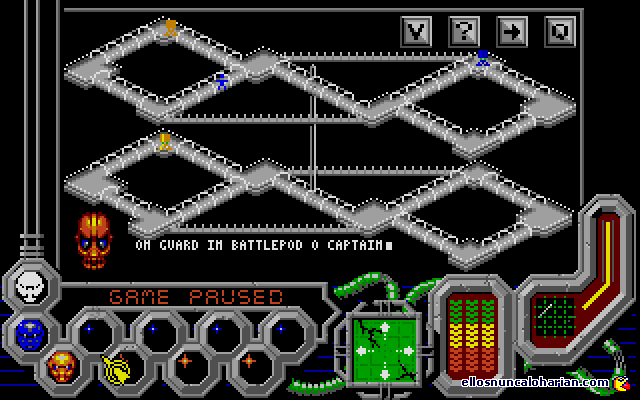Select the white skull icon
The image size is (640, 400).
[31, 289]
